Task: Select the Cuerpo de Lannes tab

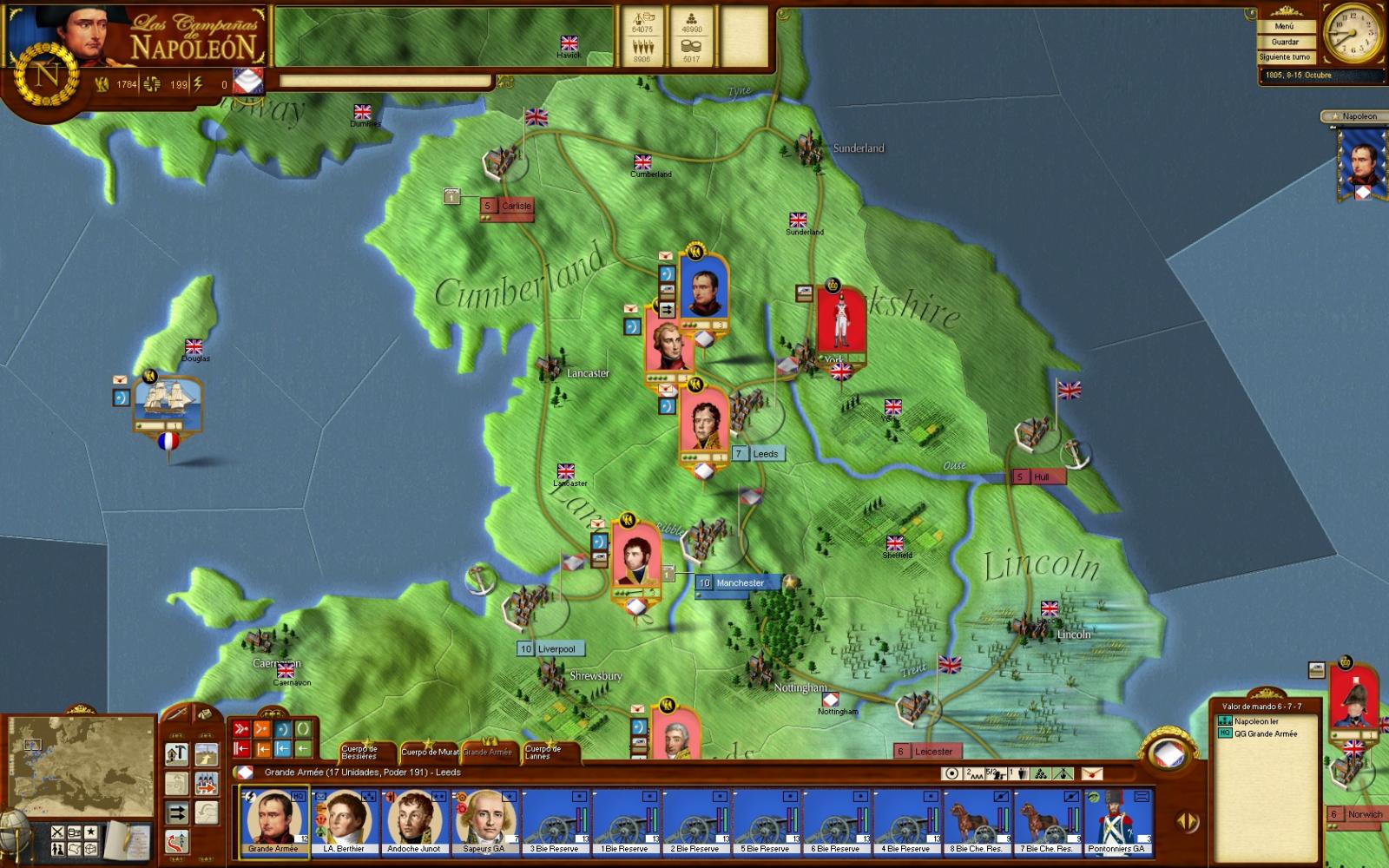Action: [543, 752]
